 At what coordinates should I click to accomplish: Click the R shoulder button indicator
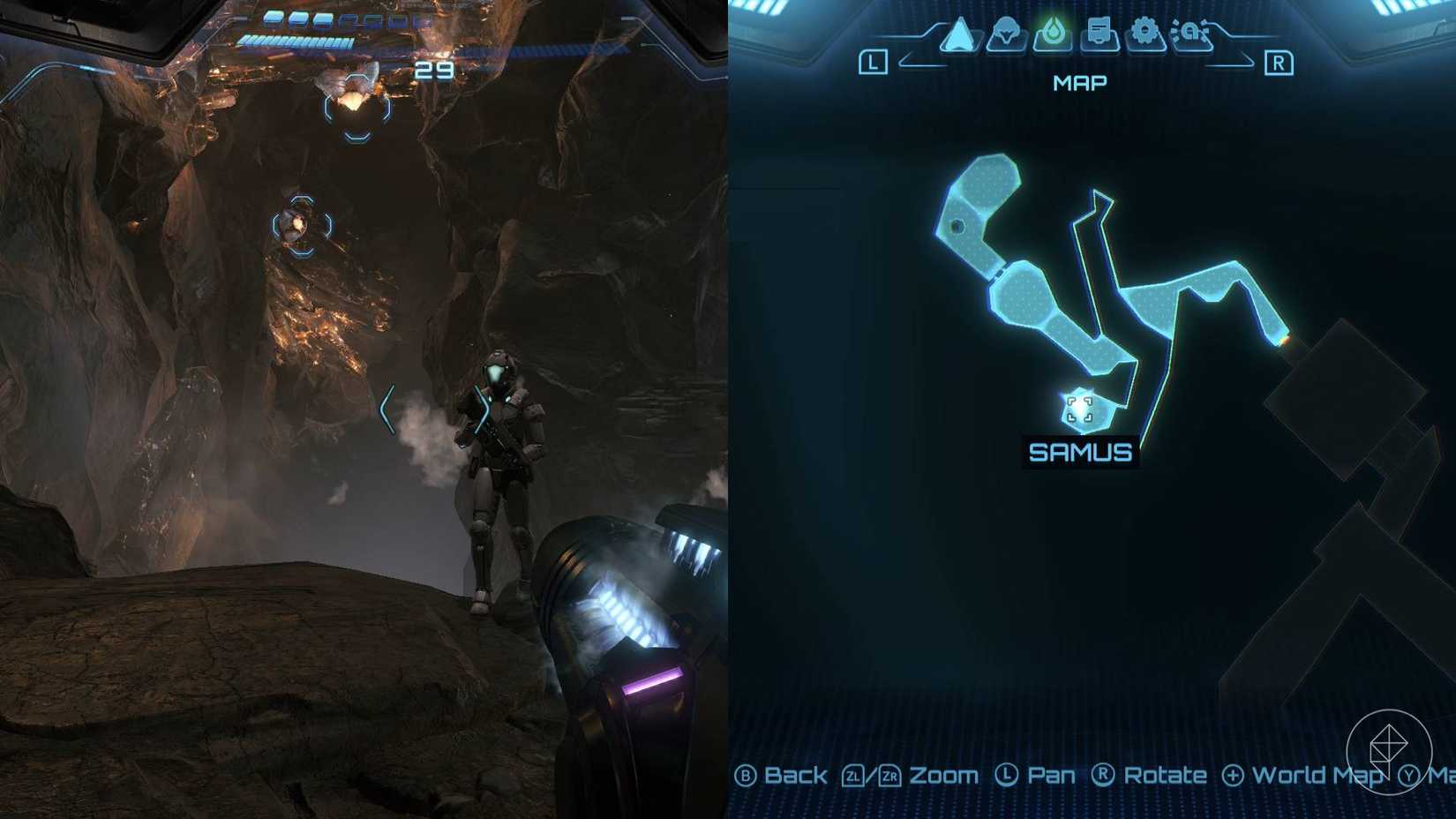click(x=1280, y=62)
